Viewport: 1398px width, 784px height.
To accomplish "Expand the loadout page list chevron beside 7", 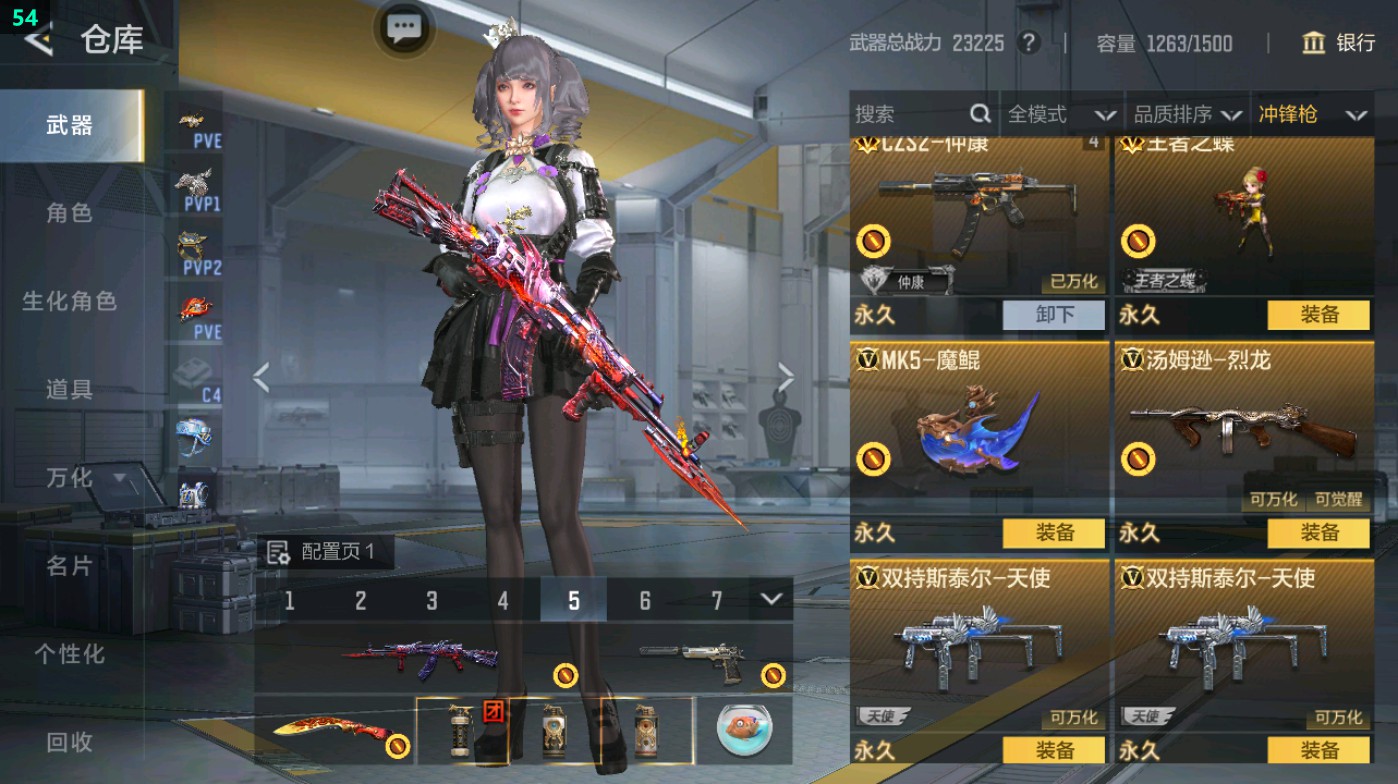I will pos(770,598).
